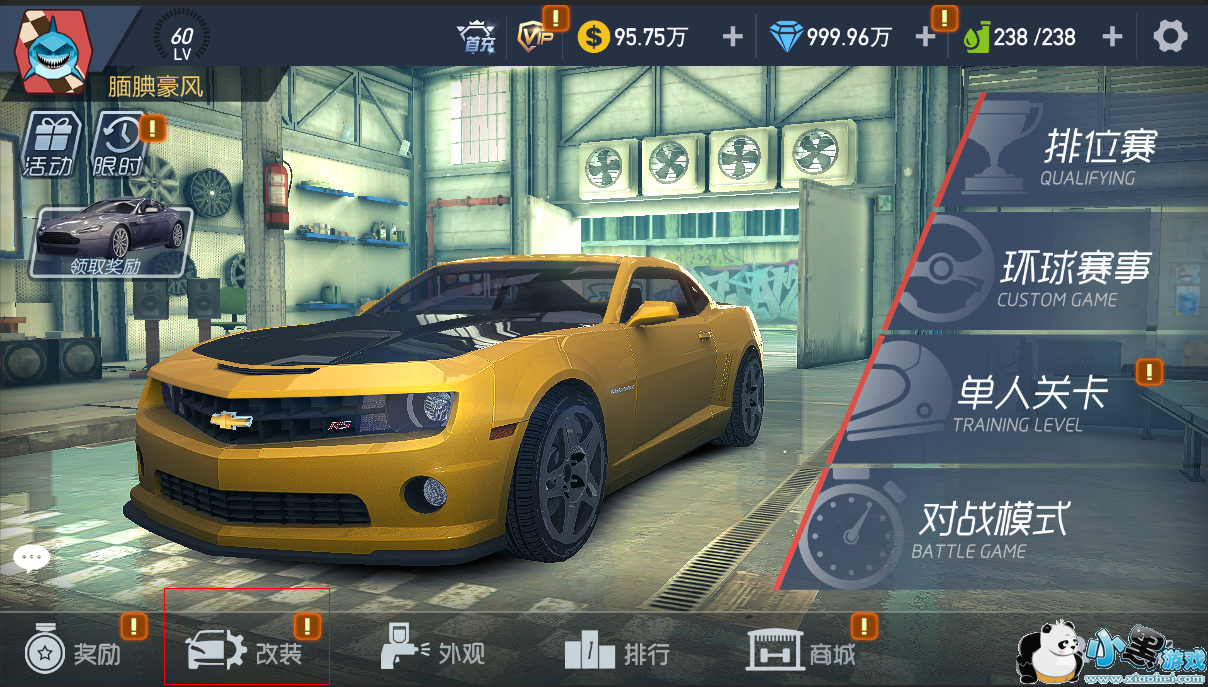Open the 外观 appearance paint menu
1208x687 pixels.
(435, 654)
